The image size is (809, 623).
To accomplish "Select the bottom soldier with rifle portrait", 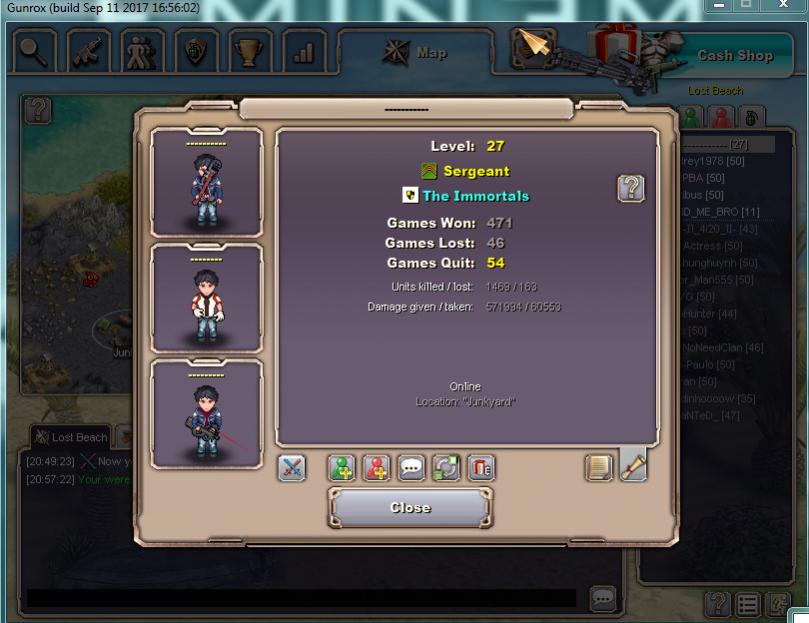I will (x=207, y=414).
